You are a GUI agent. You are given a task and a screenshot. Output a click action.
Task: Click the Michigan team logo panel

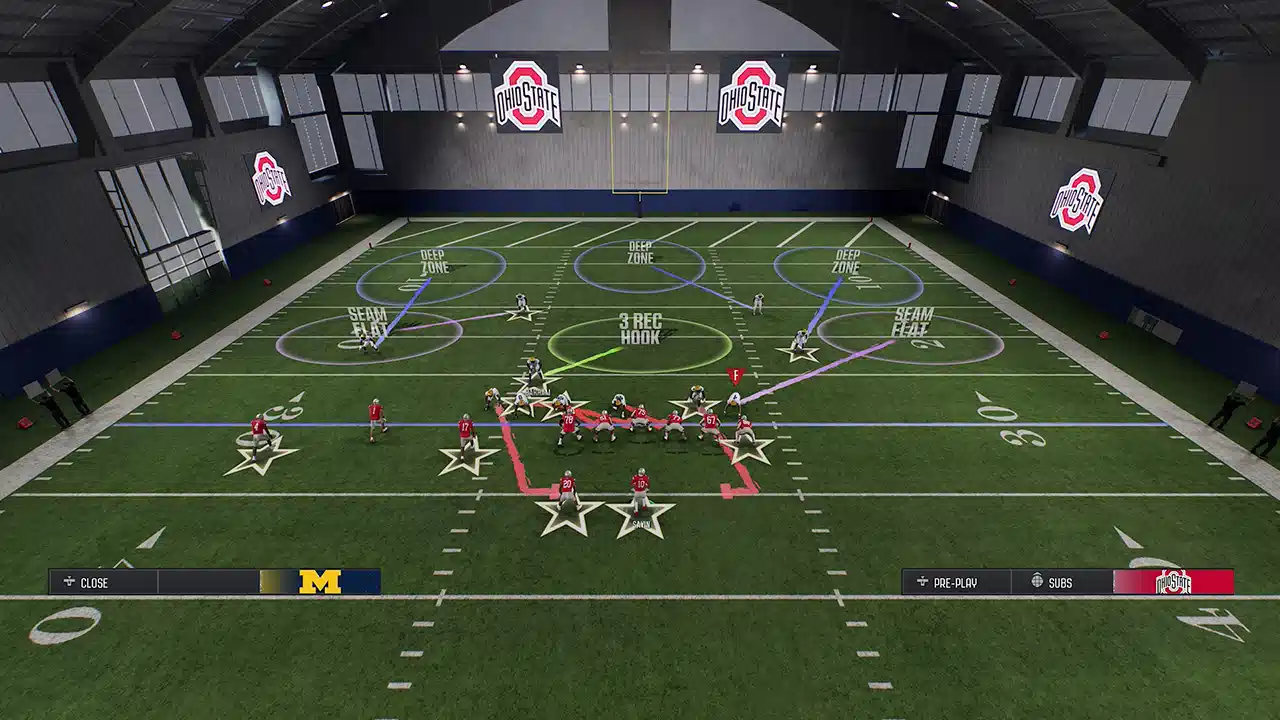tap(320, 582)
